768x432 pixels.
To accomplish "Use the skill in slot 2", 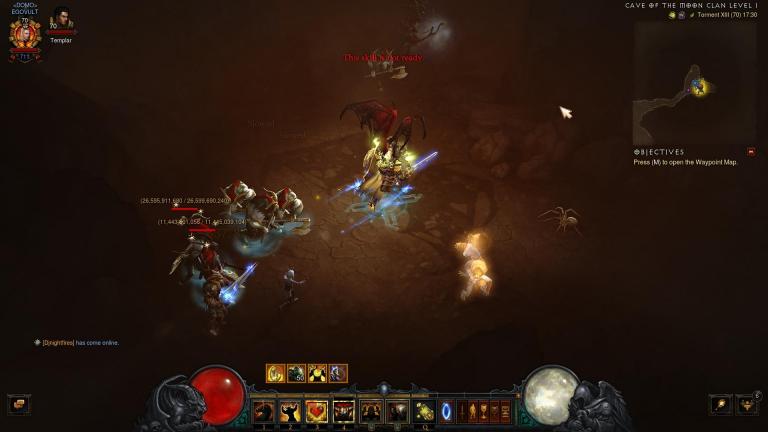I will pos(290,411).
